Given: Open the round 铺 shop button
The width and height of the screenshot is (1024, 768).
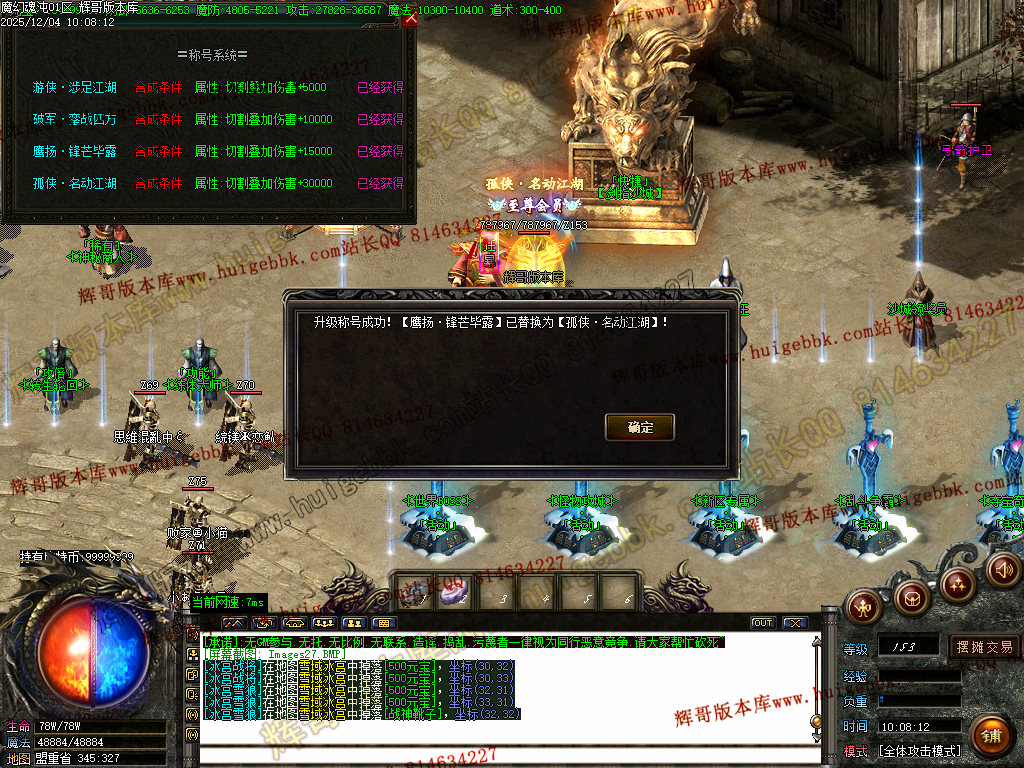Looking at the screenshot, I should point(990,736).
